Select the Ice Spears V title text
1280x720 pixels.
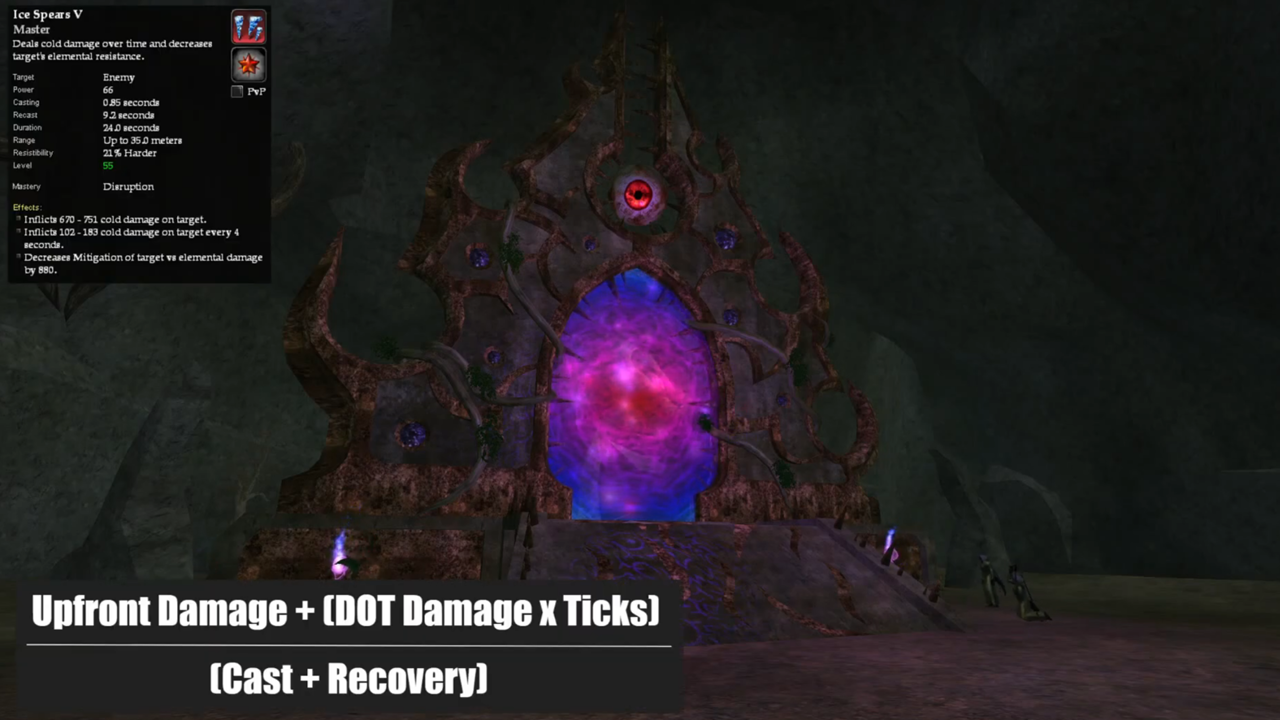coord(47,14)
